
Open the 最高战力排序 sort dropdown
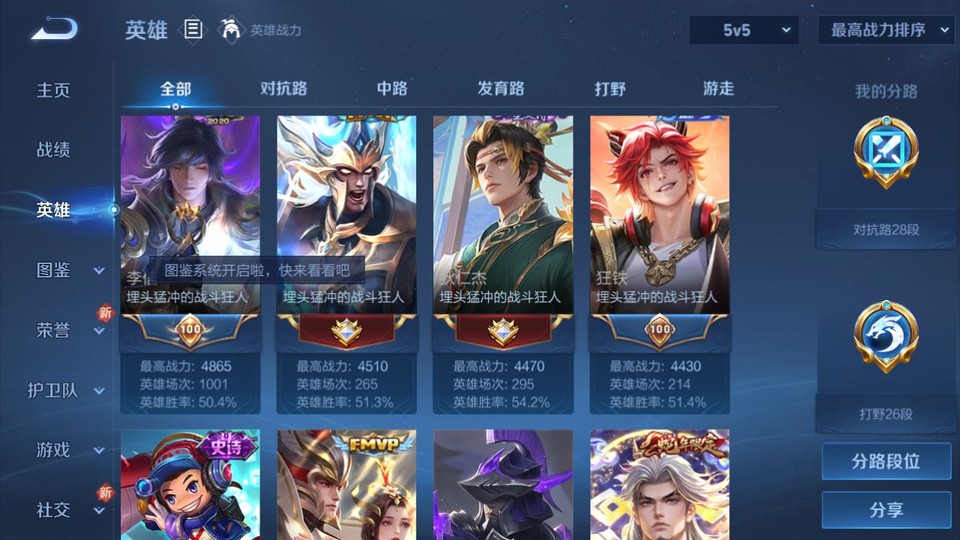tap(886, 30)
